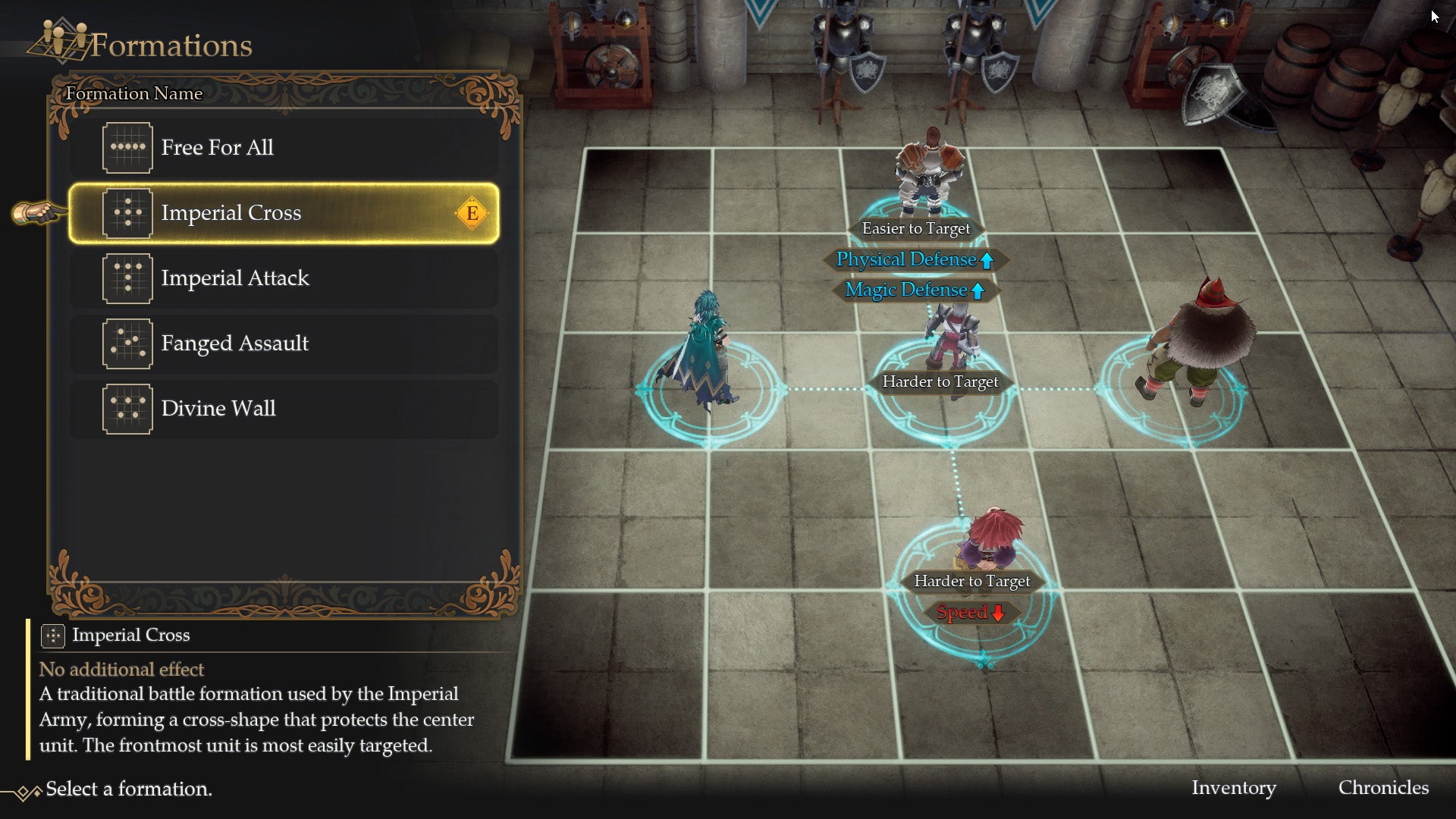This screenshot has width=1456, height=819.
Task: Choose the Divine Wall formation
Action: (281, 409)
